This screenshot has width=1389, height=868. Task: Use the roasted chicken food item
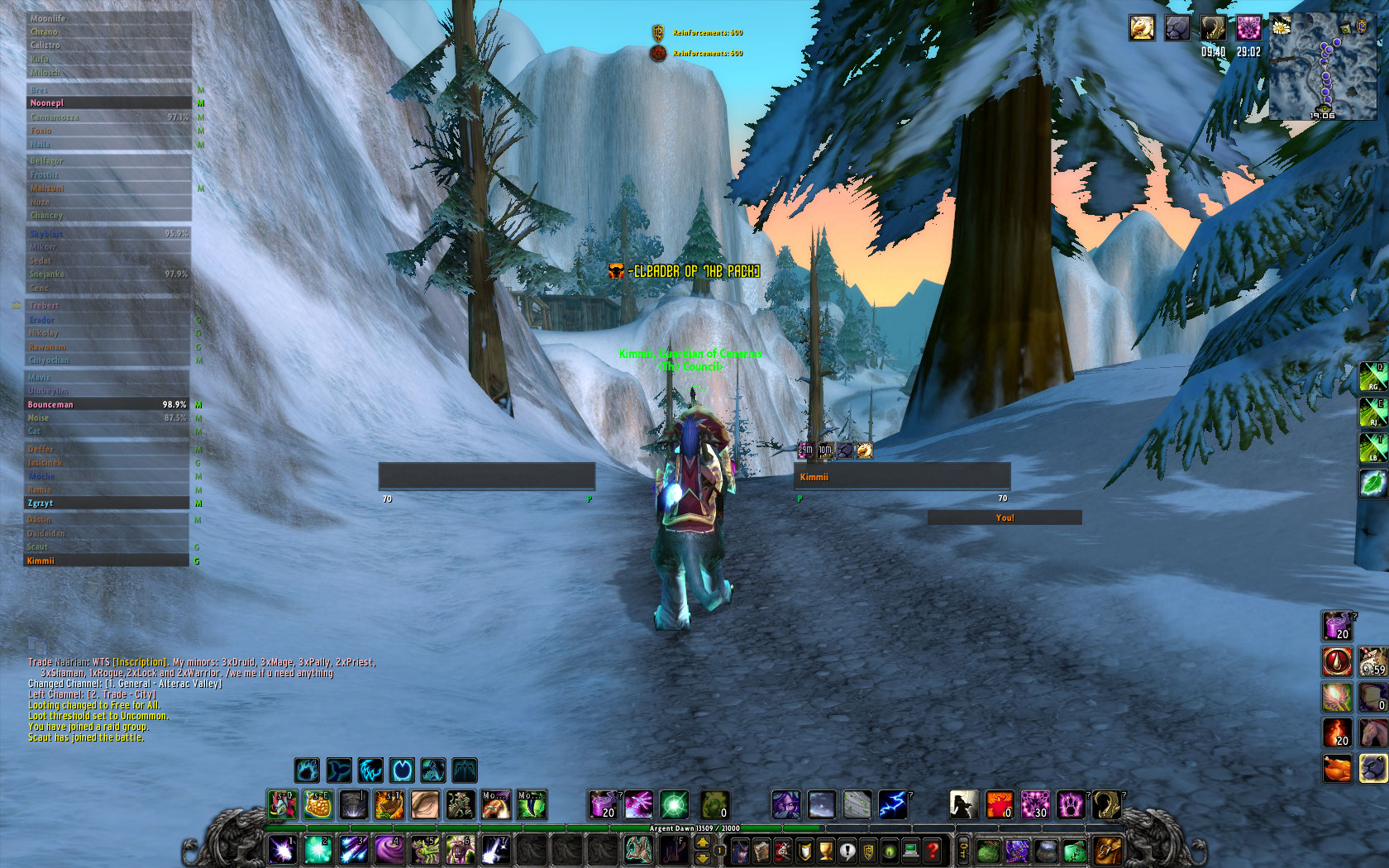(x=1337, y=768)
